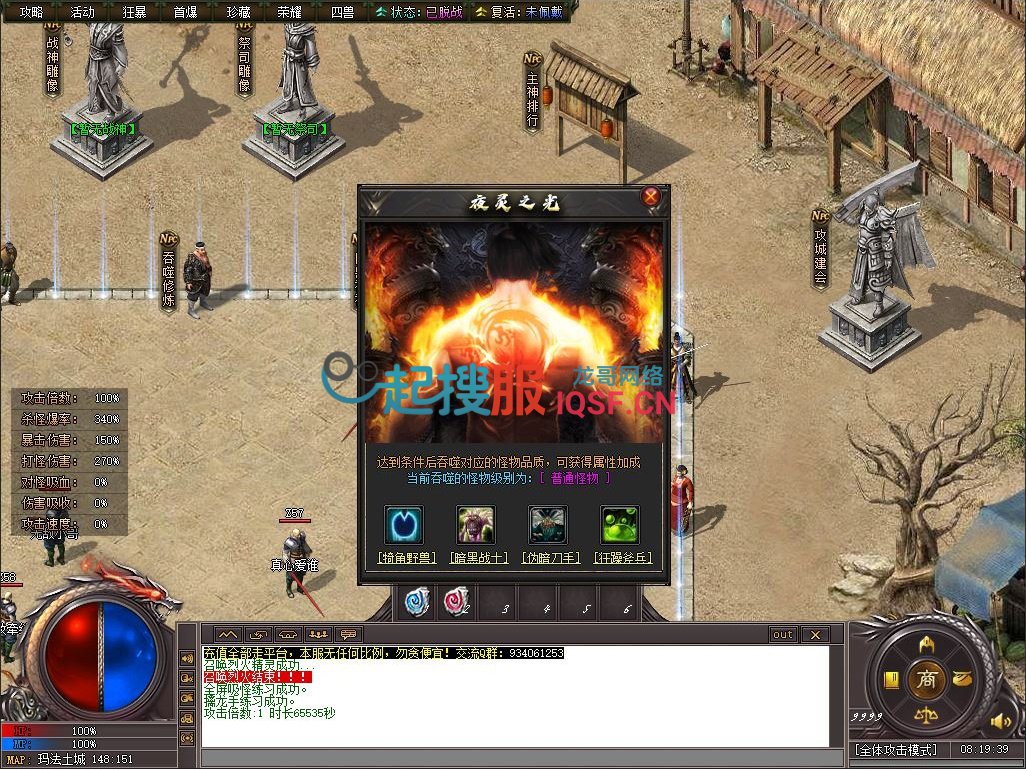
Task: Select the 狂暴 top menu entry
Action: coord(134,12)
